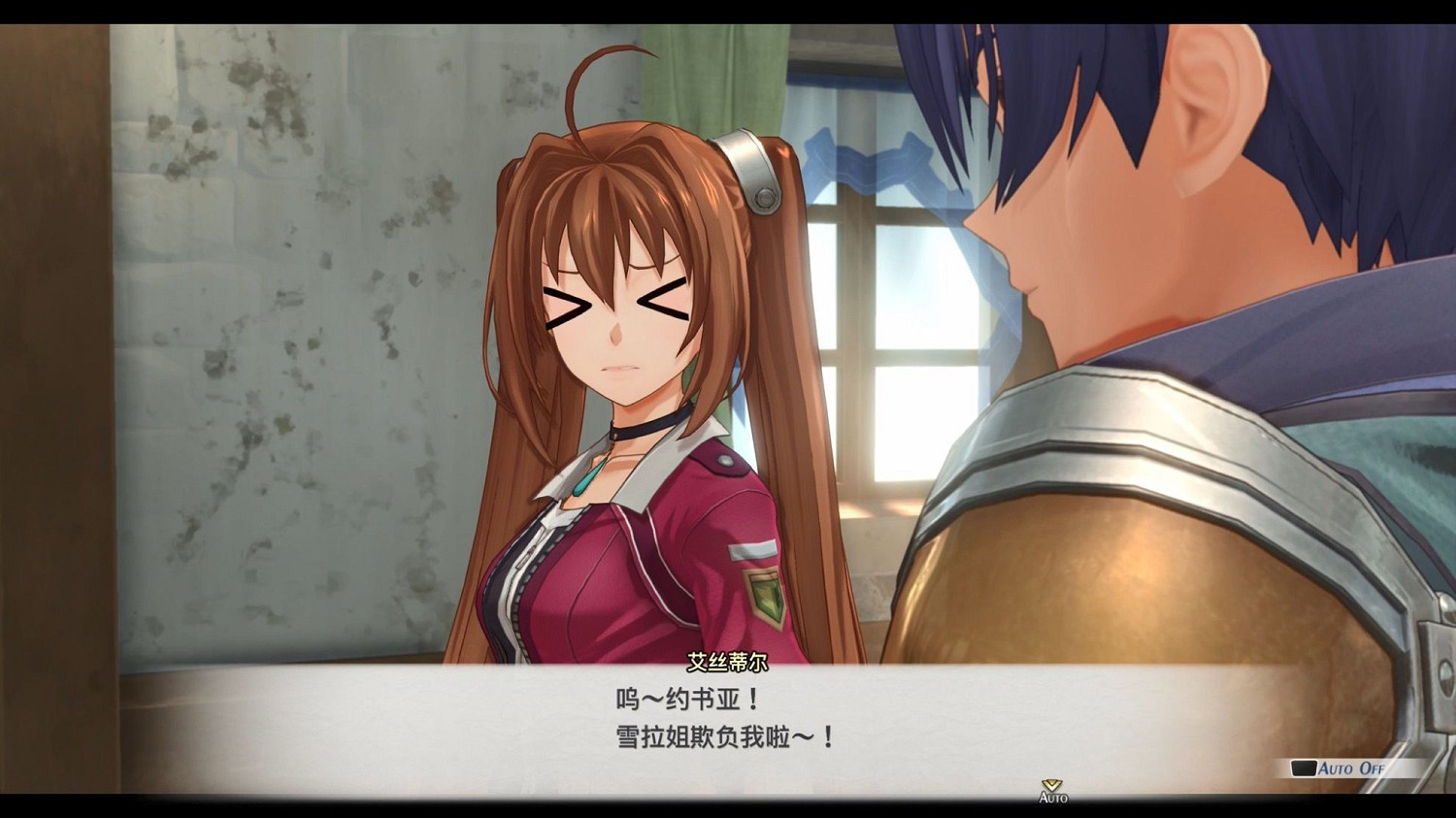This screenshot has height=818, width=1456.
Task: Click the line 雪拉姐欺负我啦～！
Action: pos(723,736)
